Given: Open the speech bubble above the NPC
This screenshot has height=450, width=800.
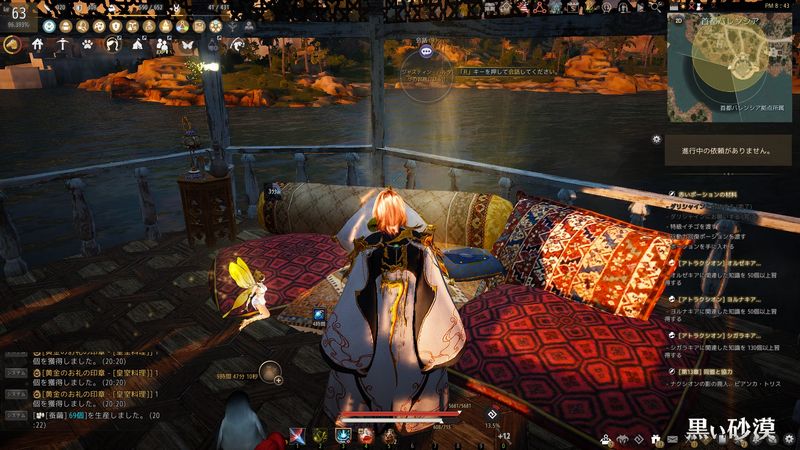Looking at the screenshot, I should point(427,49).
